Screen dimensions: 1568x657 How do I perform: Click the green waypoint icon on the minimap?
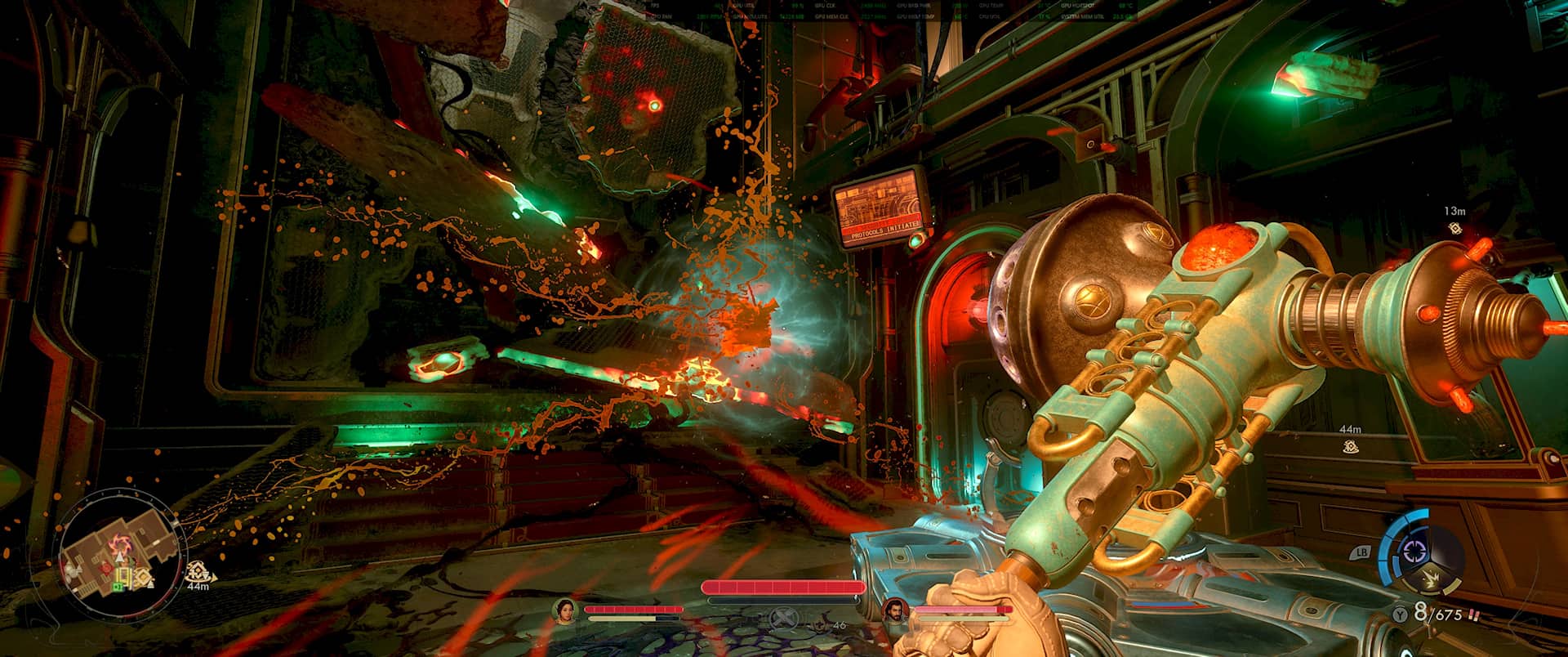pyautogui.click(x=118, y=585)
